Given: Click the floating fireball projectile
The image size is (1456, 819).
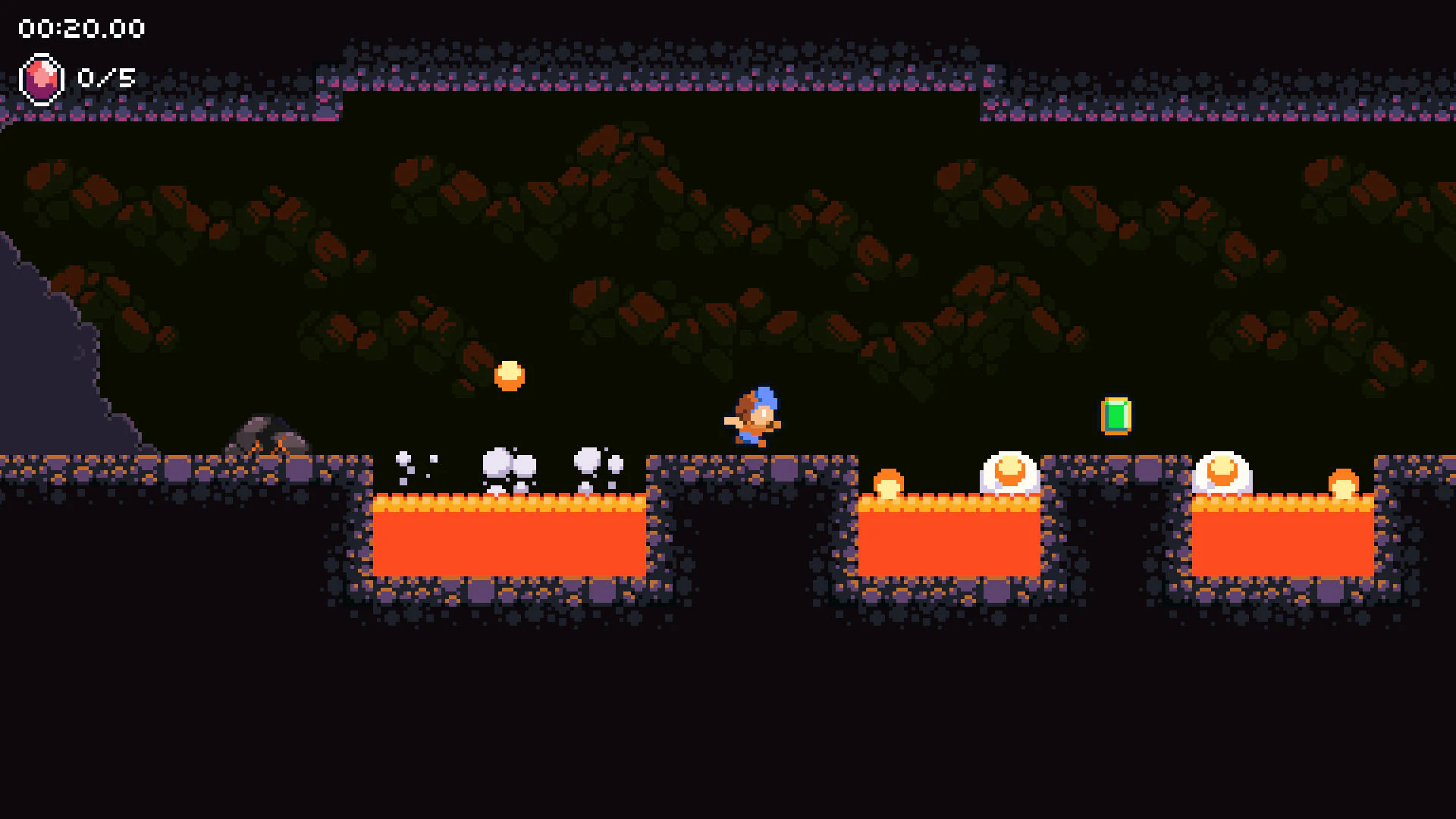Looking at the screenshot, I should (511, 374).
